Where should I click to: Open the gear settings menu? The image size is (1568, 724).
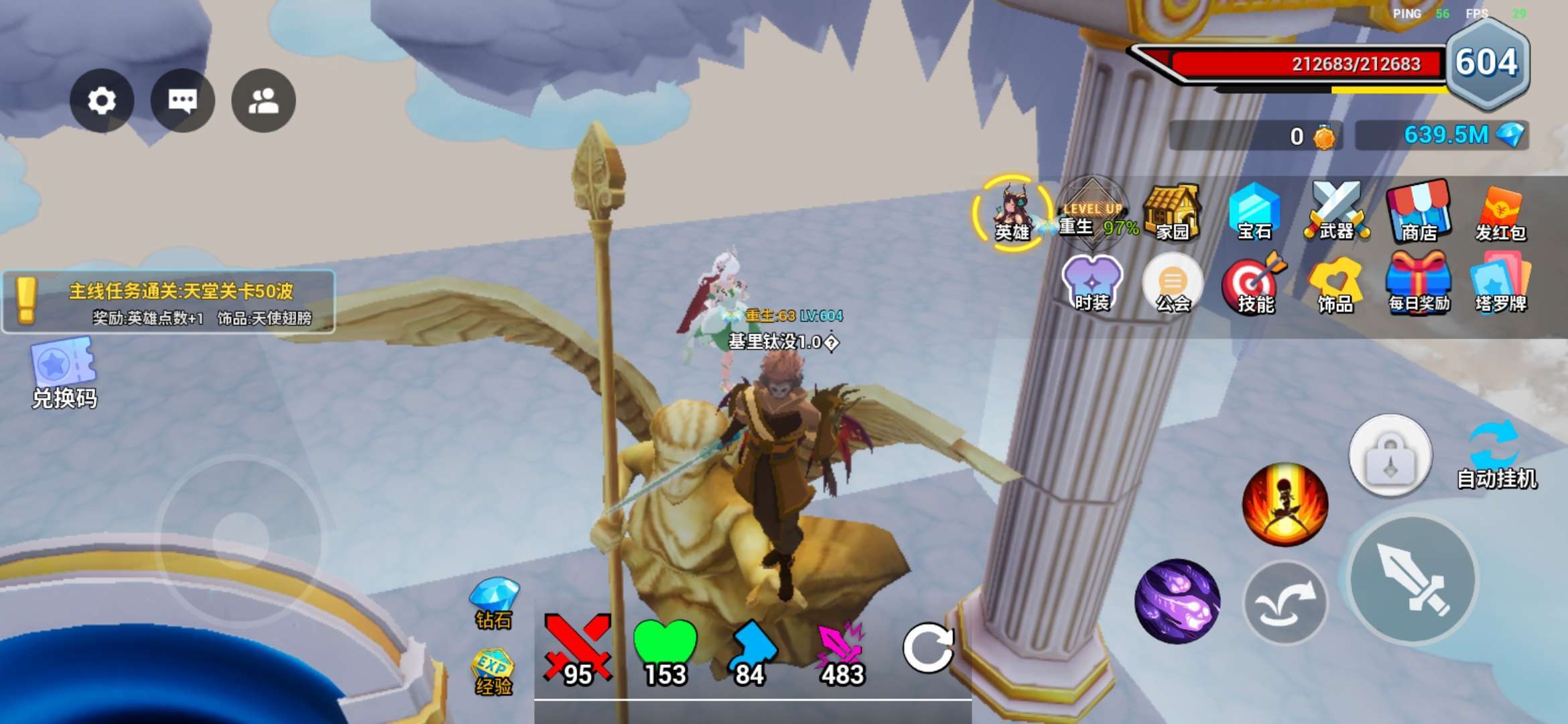point(102,101)
